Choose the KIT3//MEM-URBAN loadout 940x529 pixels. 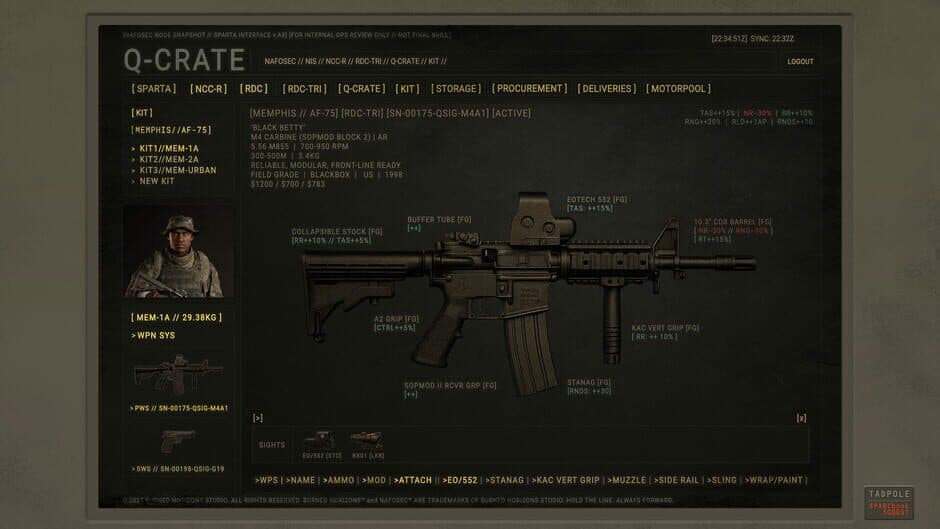tap(178, 170)
